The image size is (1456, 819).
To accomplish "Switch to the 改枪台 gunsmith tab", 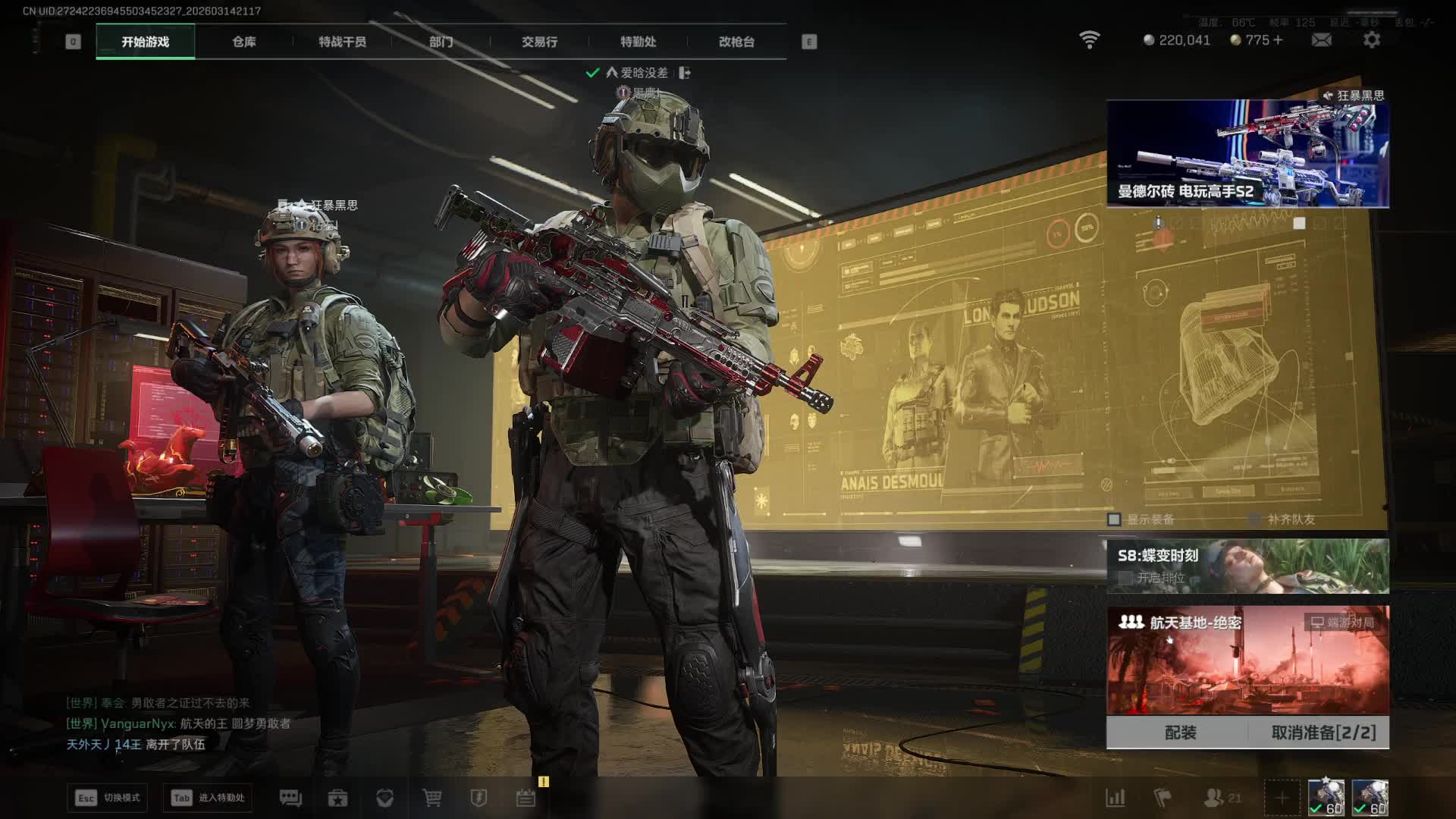I will point(736,42).
